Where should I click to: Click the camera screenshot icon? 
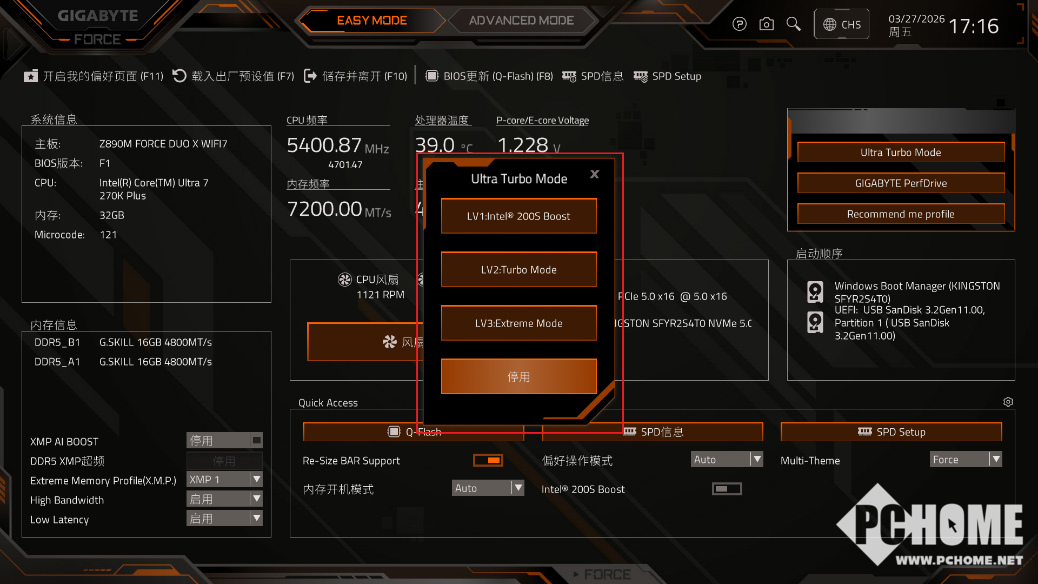click(766, 24)
